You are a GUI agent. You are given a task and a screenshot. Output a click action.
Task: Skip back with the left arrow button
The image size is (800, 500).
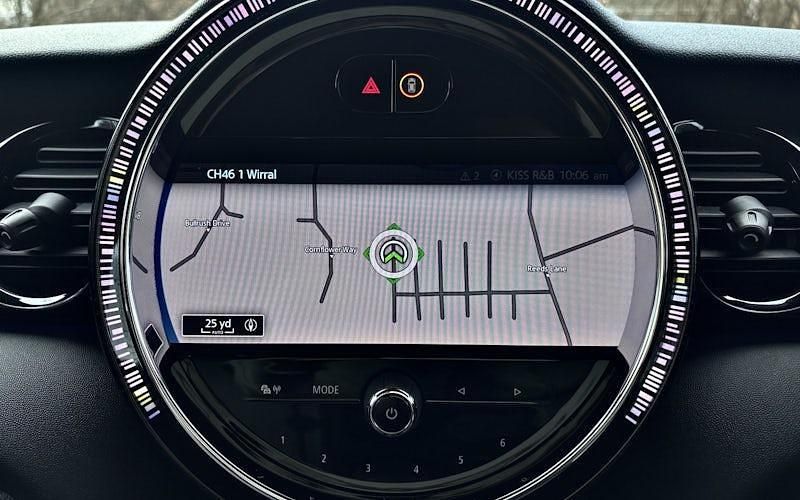coord(461,391)
